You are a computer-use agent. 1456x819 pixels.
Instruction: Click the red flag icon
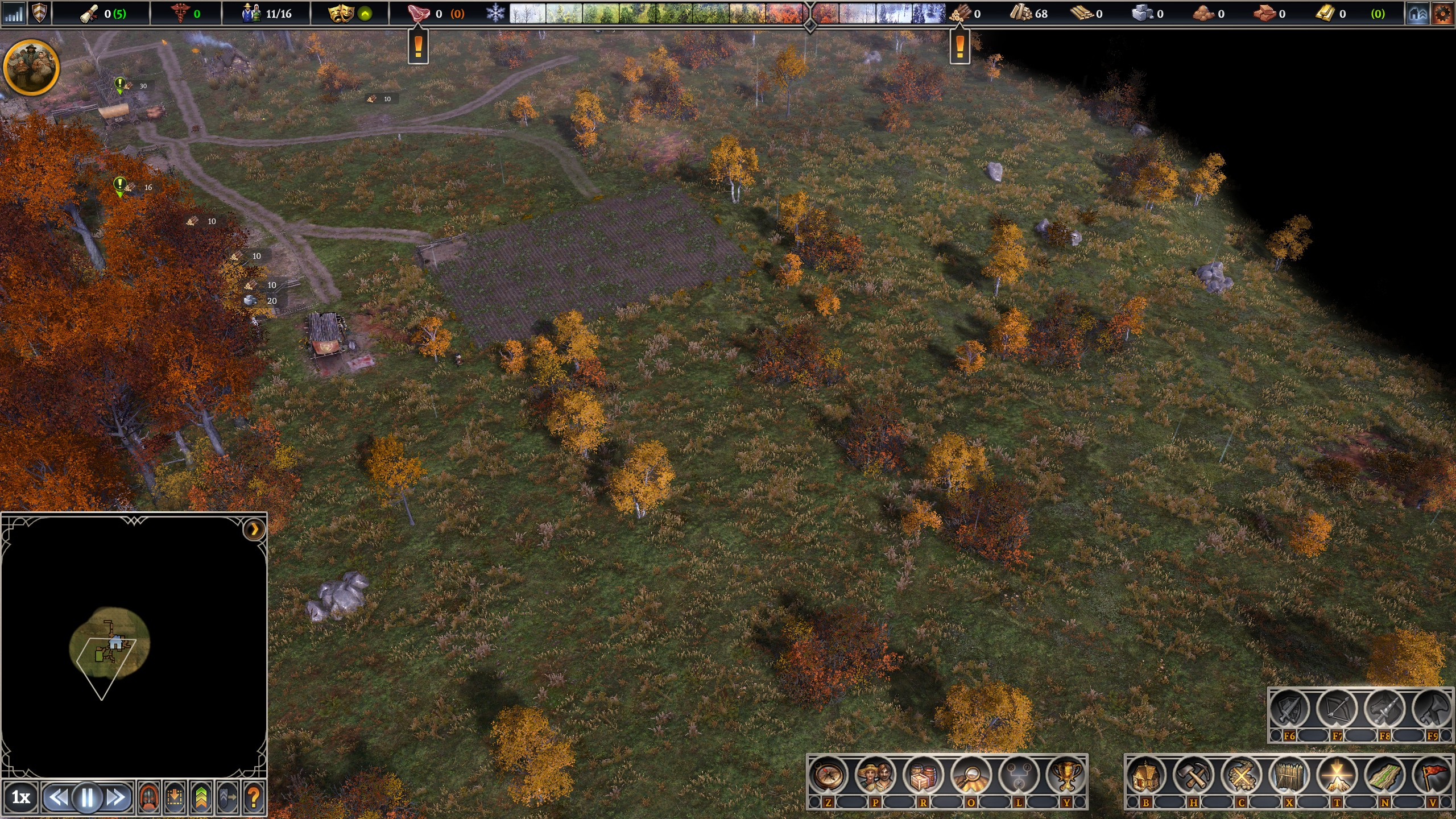[1433, 775]
